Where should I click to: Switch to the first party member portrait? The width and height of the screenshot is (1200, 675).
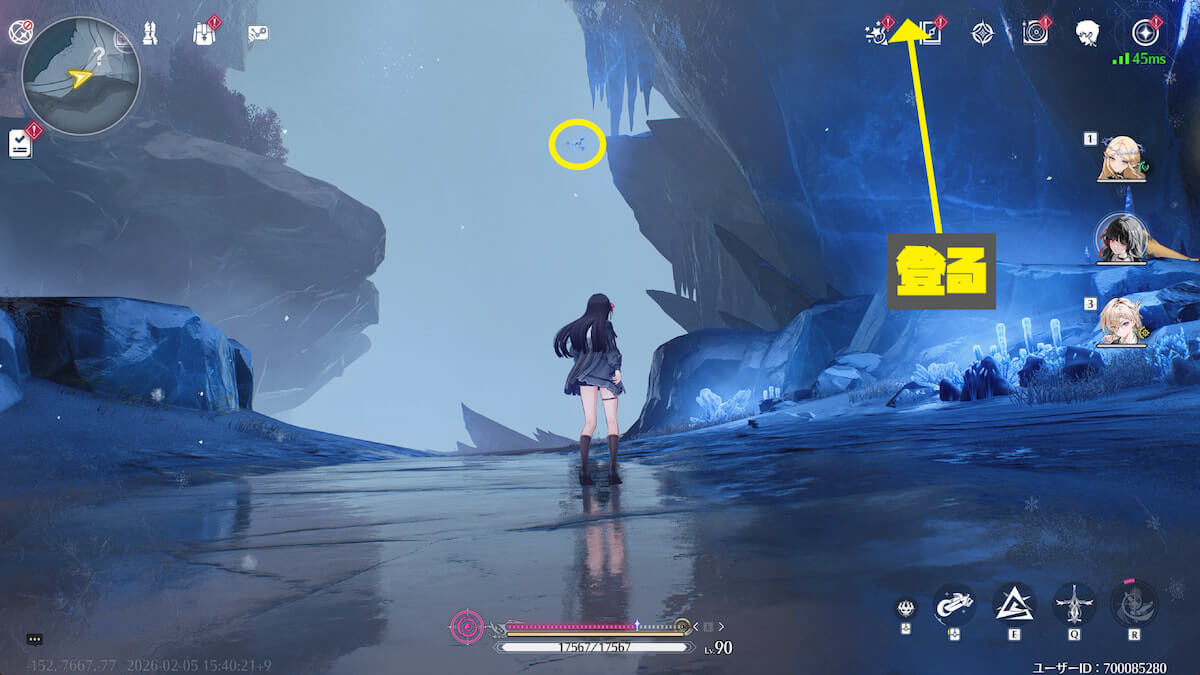[x=1119, y=158]
